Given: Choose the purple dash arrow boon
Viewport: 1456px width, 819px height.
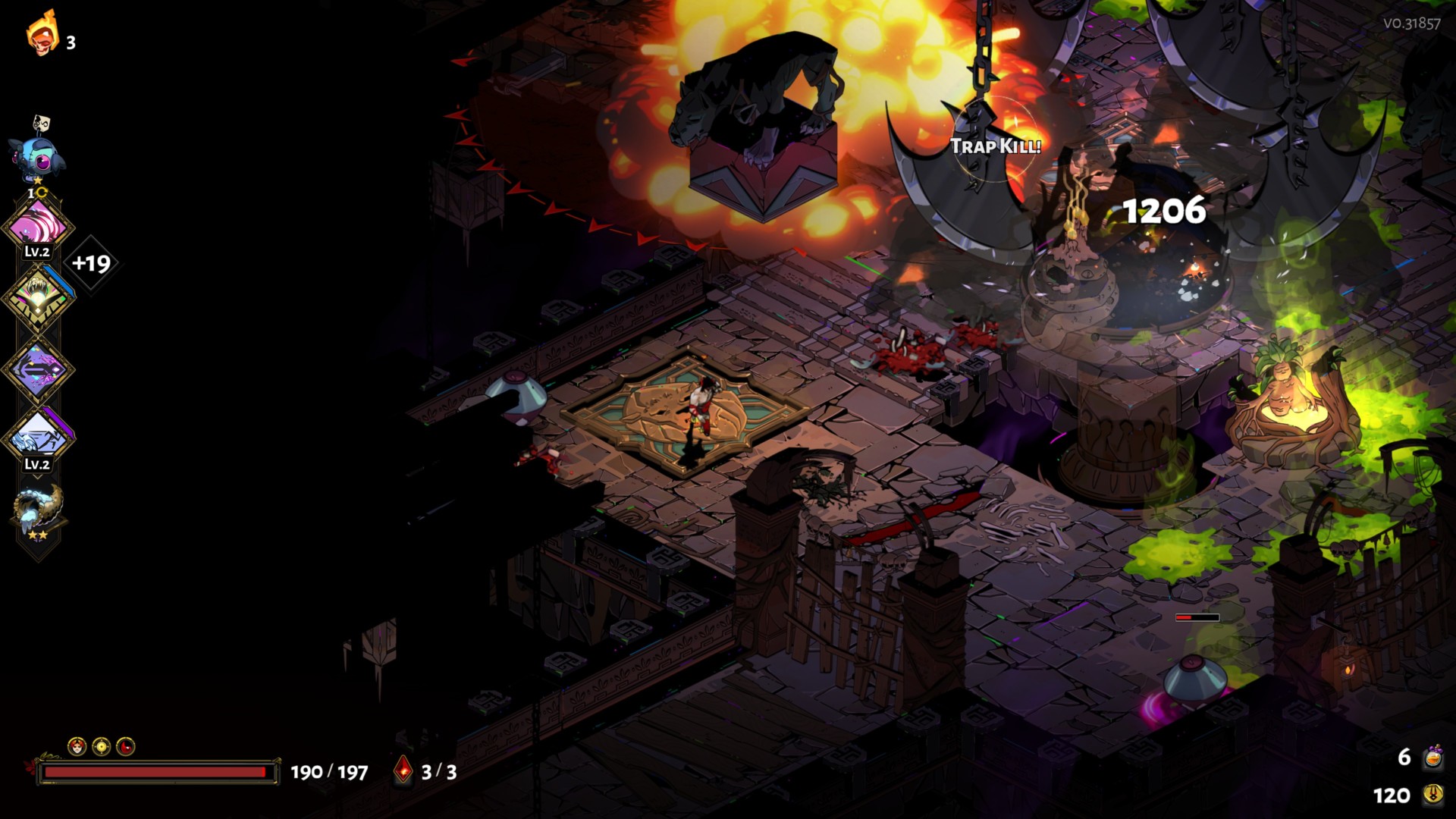Looking at the screenshot, I should click(x=38, y=369).
